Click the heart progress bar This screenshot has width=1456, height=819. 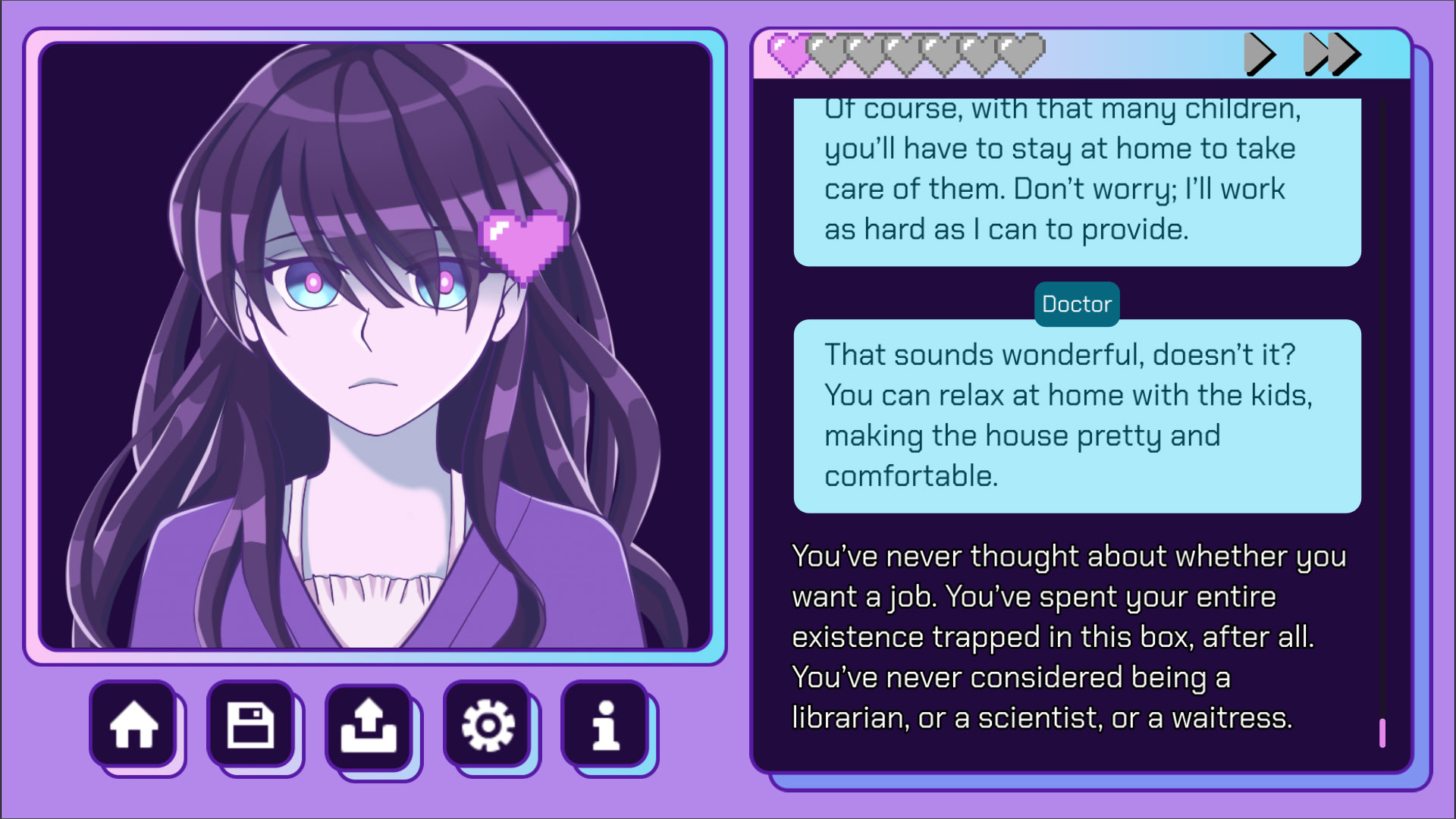(x=902, y=55)
